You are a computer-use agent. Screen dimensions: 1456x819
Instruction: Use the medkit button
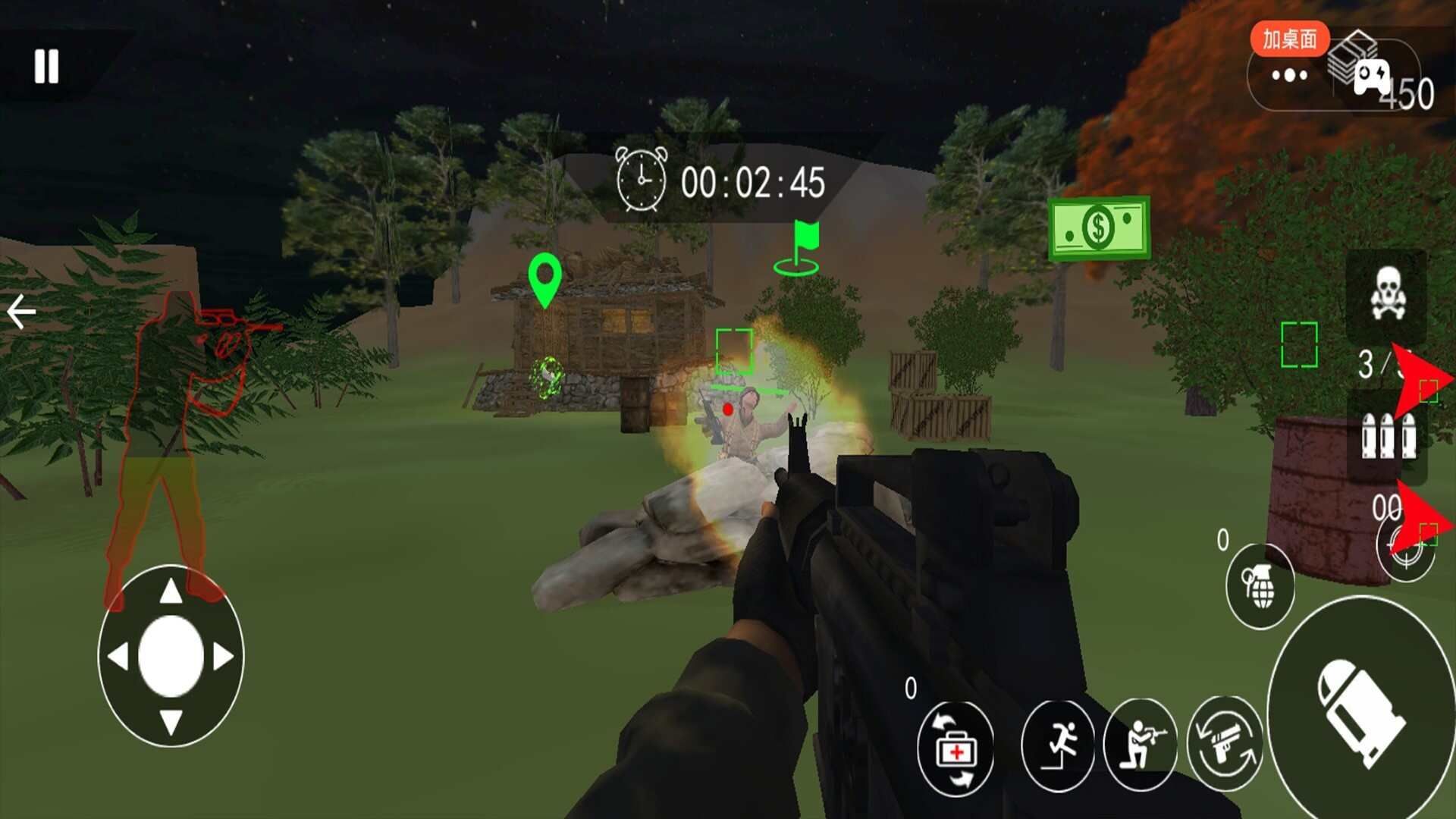click(955, 748)
